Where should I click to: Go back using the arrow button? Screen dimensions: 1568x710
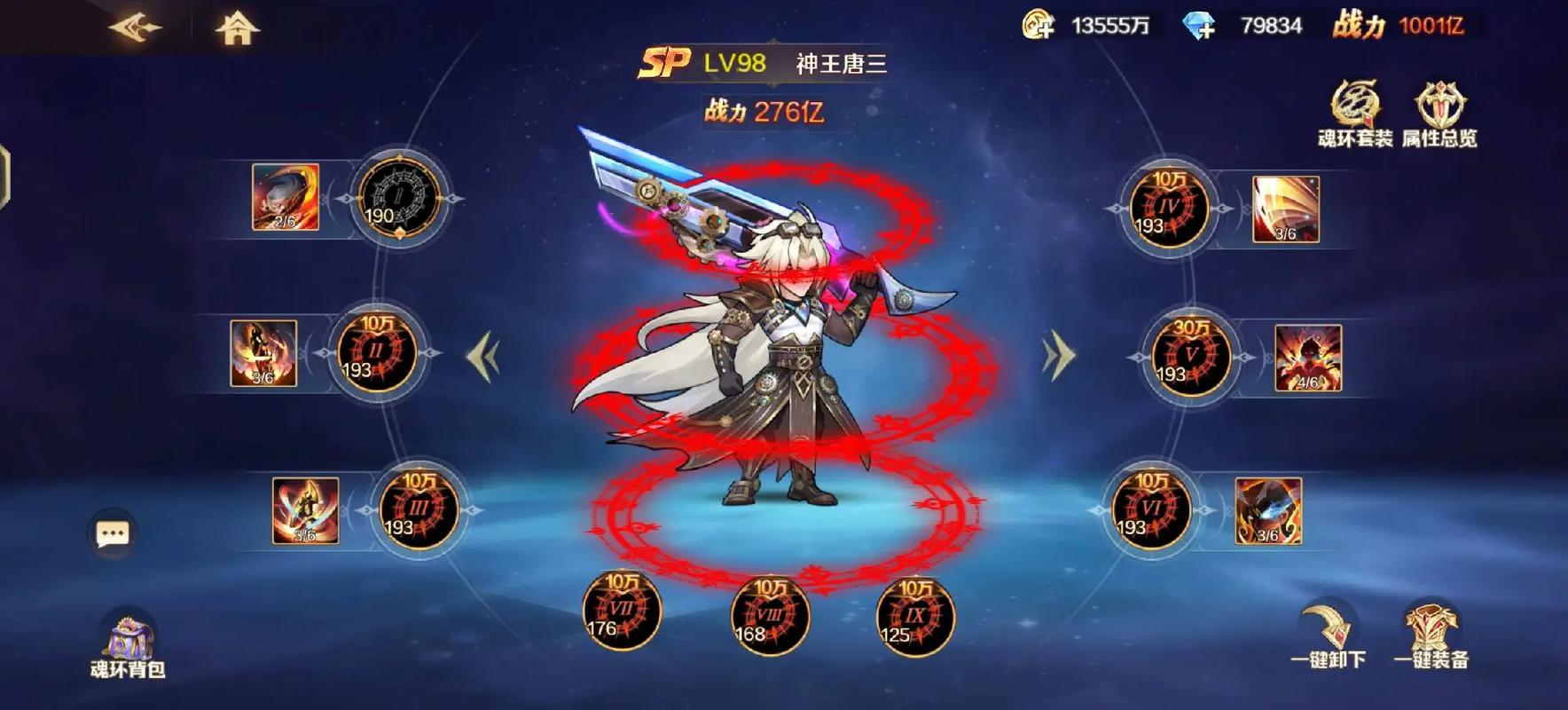[x=135, y=28]
